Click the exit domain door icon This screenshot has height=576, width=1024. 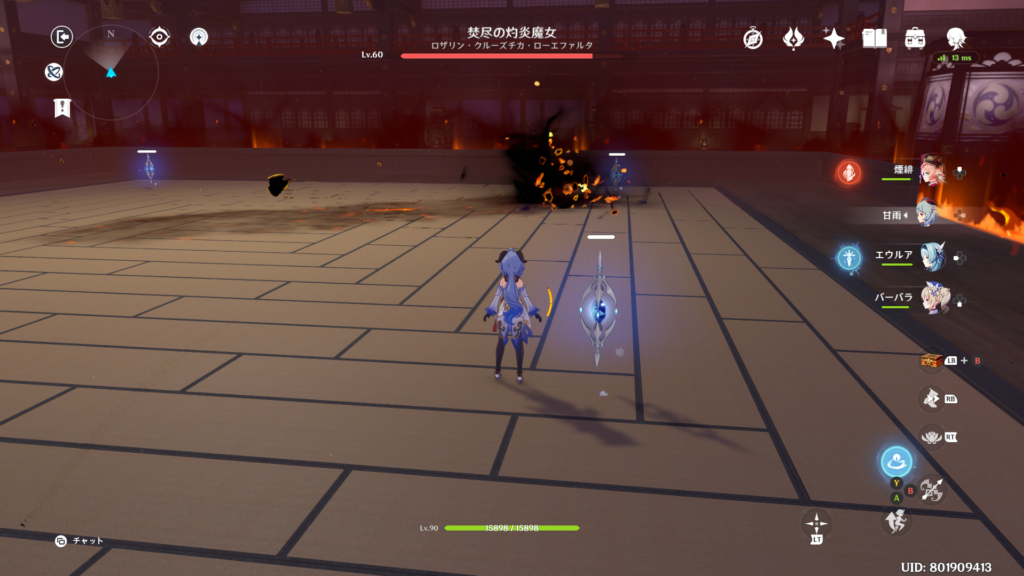[x=62, y=37]
